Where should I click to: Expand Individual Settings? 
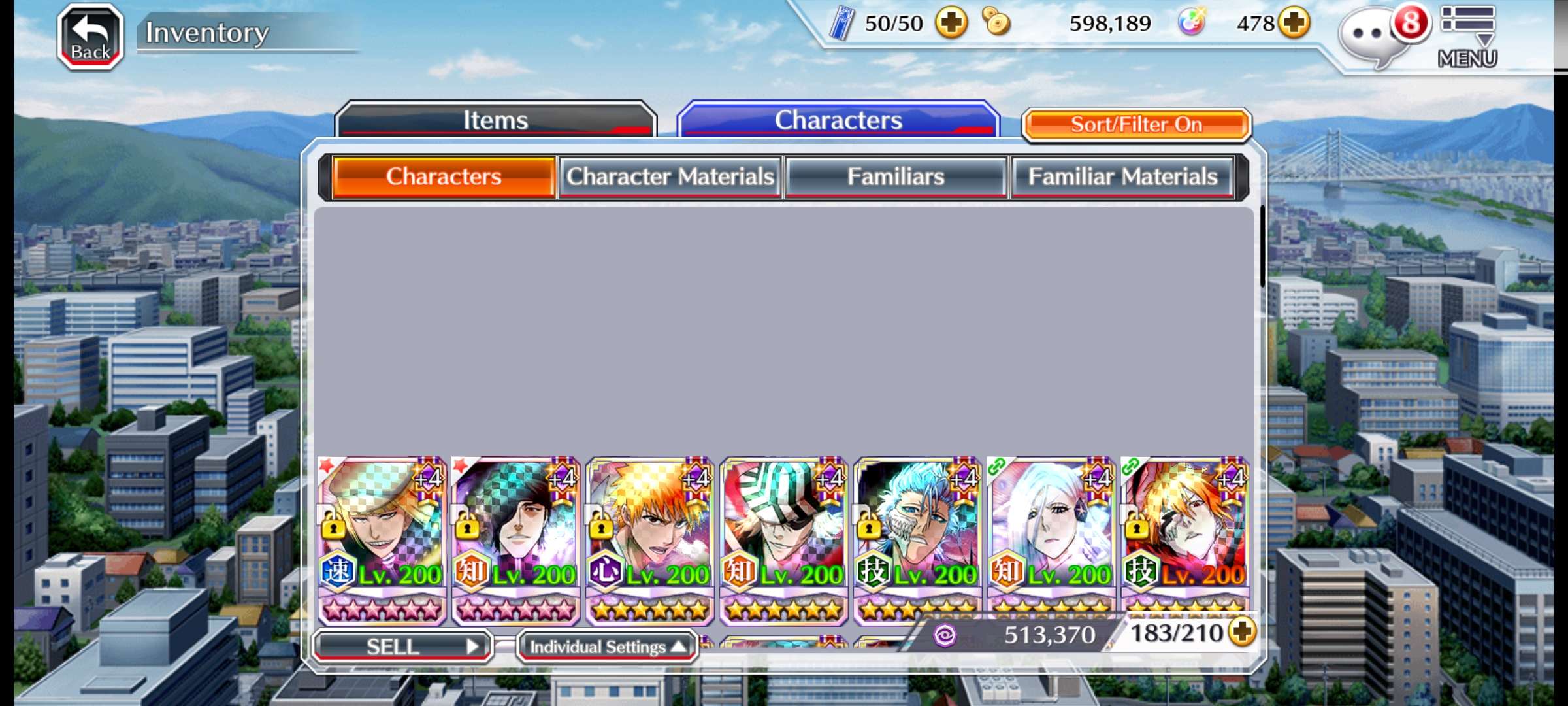point(607,647)
